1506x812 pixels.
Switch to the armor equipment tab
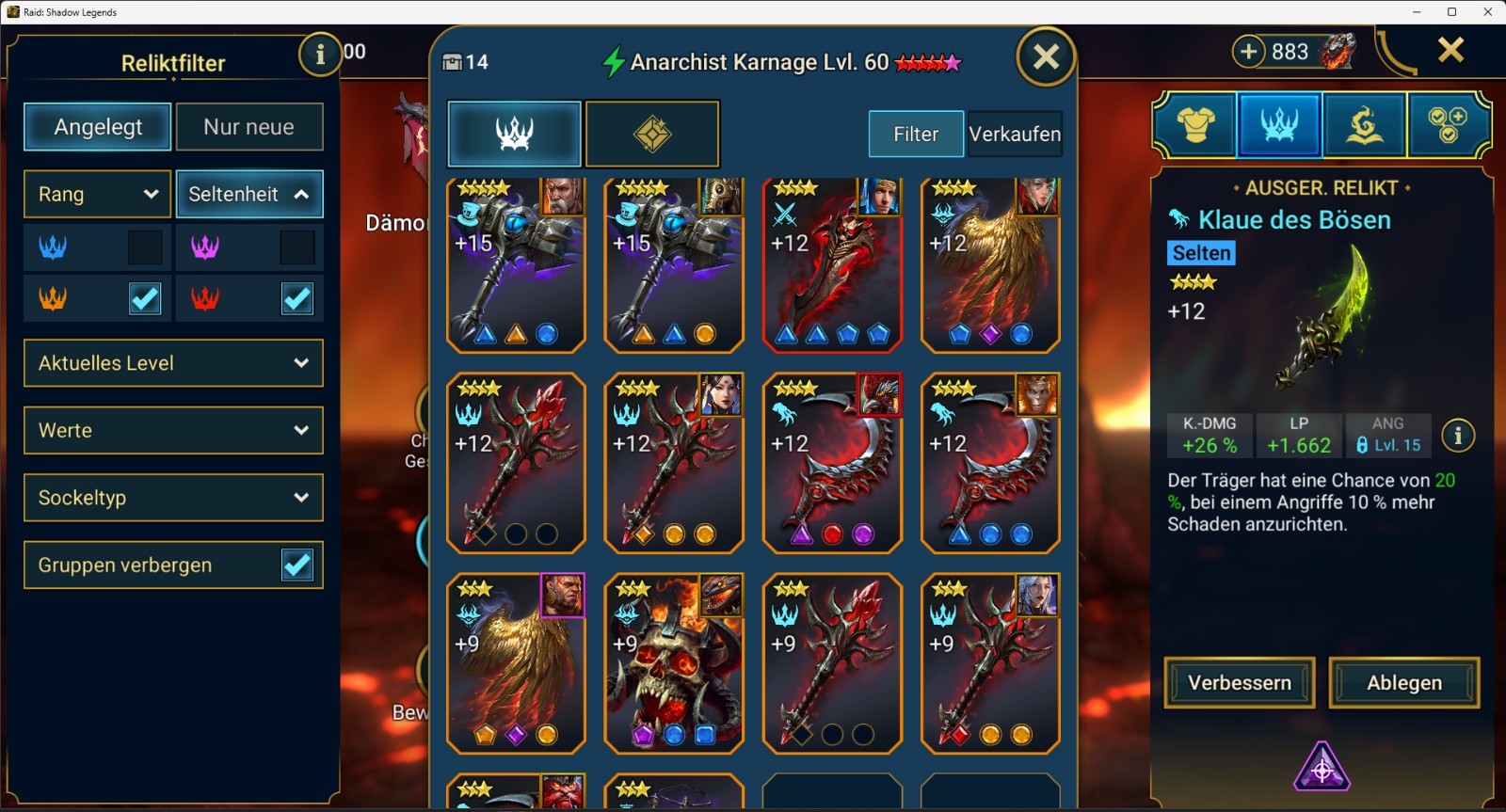1195,123
